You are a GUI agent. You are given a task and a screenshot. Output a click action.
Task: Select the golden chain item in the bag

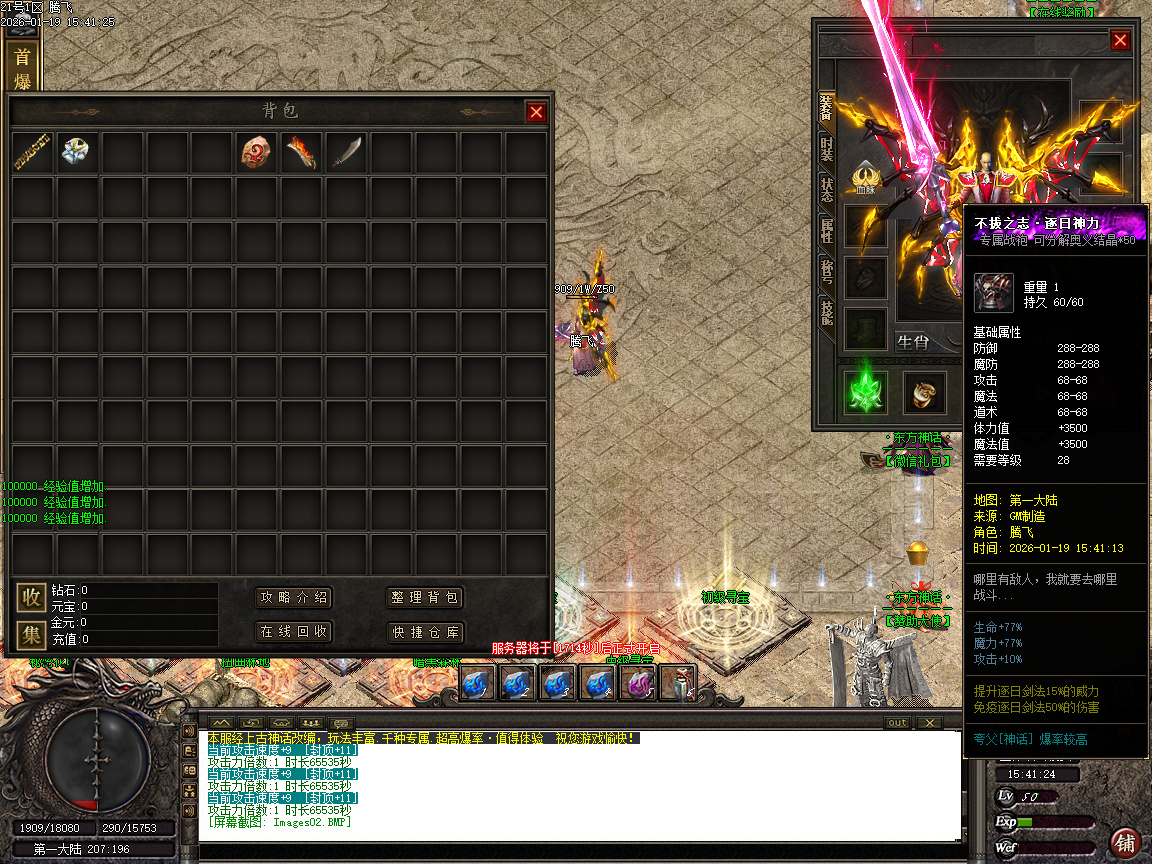click(32, 152)
